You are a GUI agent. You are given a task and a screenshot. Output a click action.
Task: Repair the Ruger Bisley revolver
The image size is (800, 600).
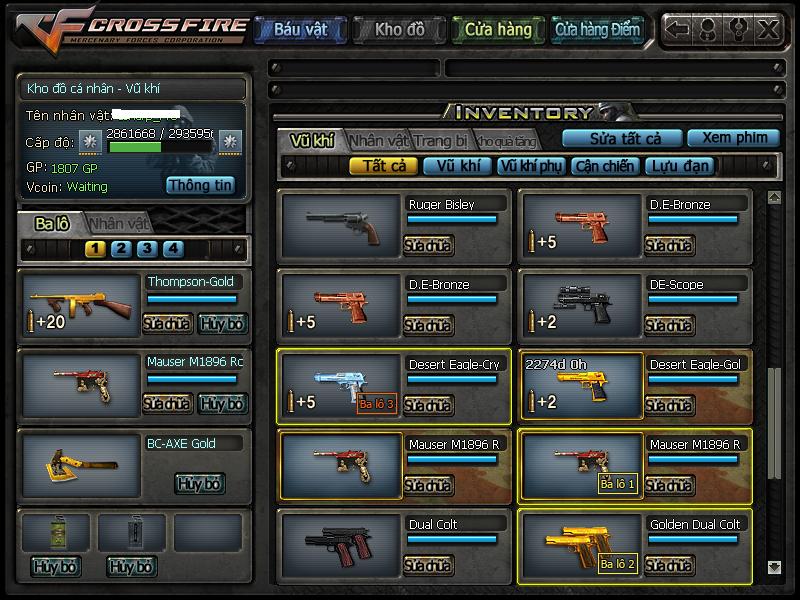point(428,245)
